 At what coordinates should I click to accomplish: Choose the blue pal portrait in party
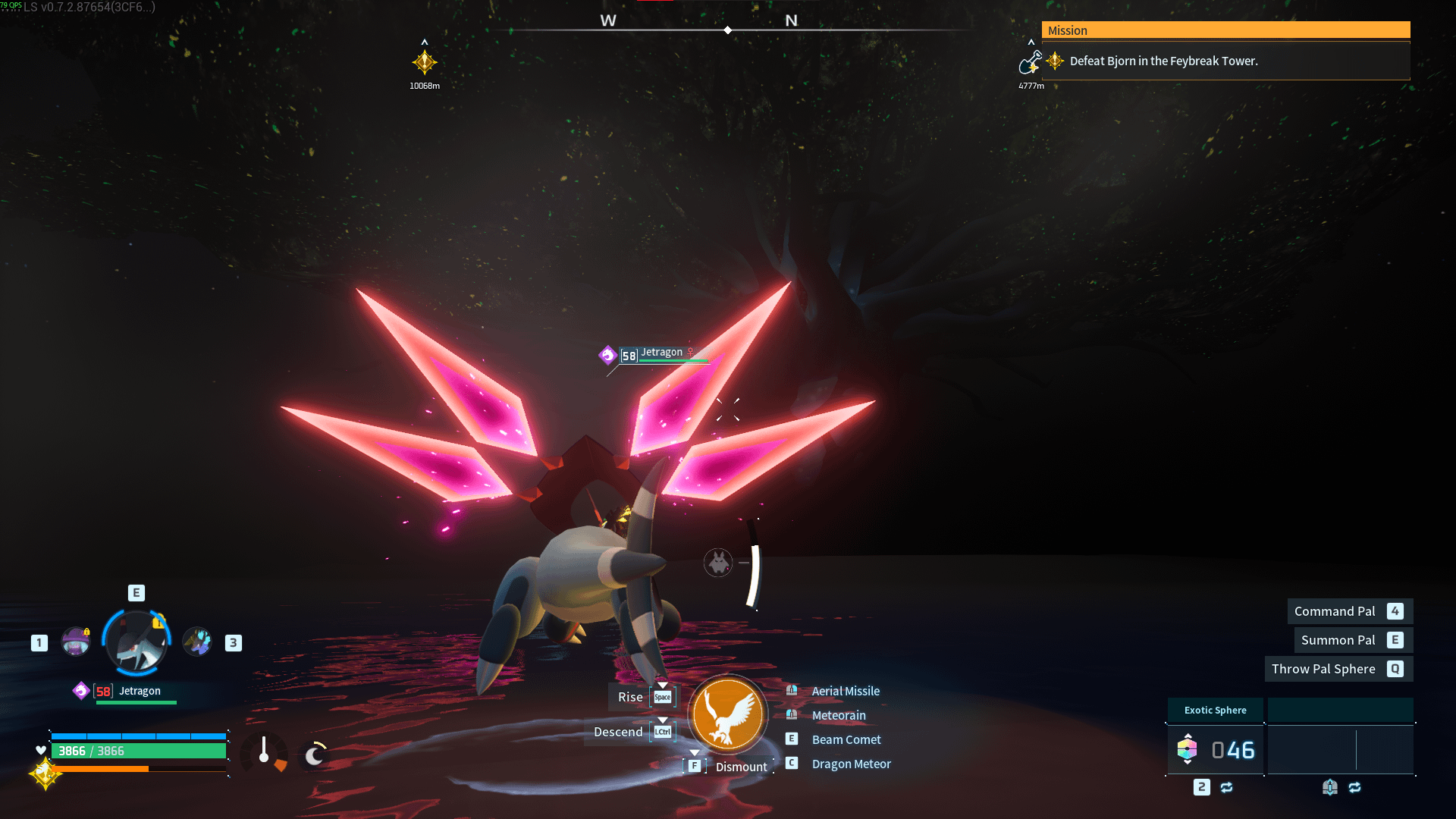[x=197, y=642]
